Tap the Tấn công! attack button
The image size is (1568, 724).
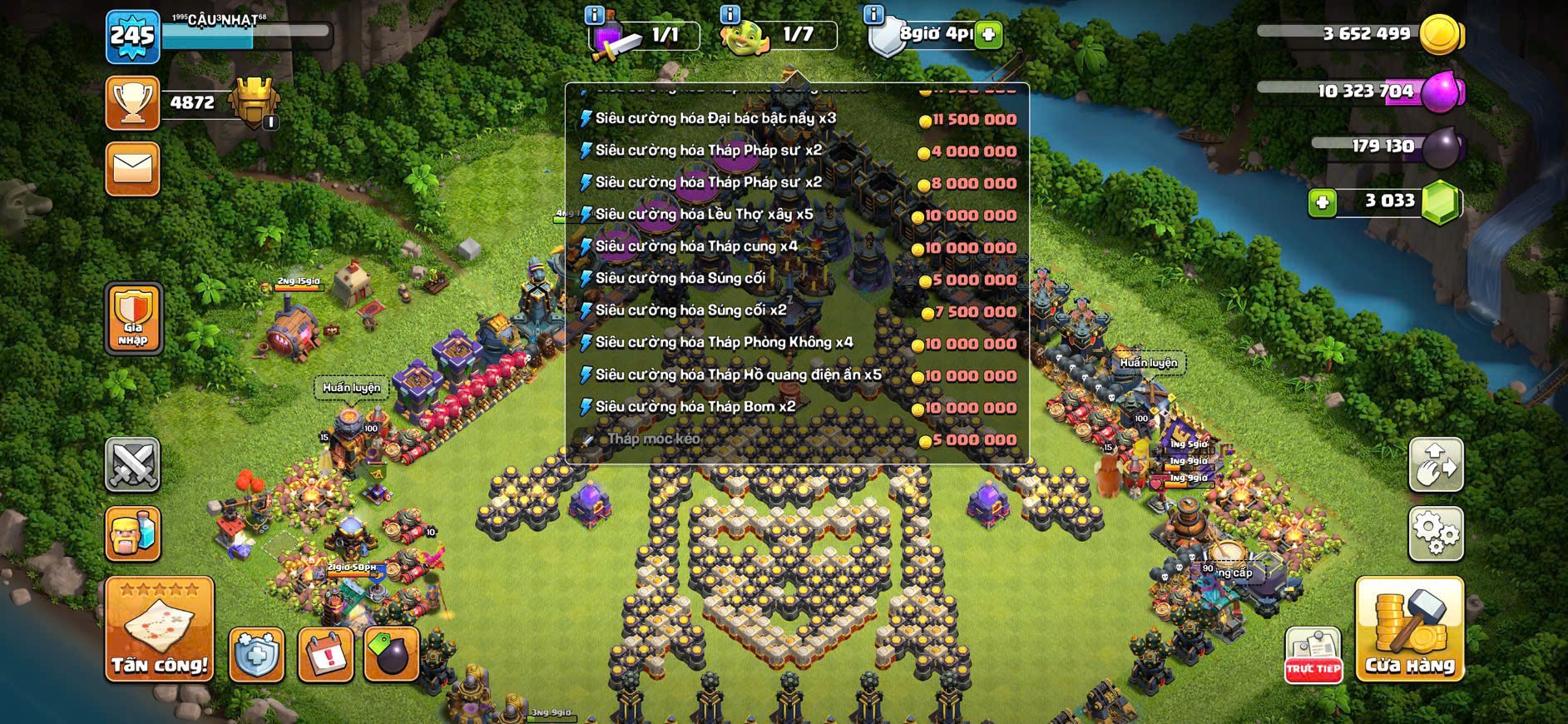159,630
